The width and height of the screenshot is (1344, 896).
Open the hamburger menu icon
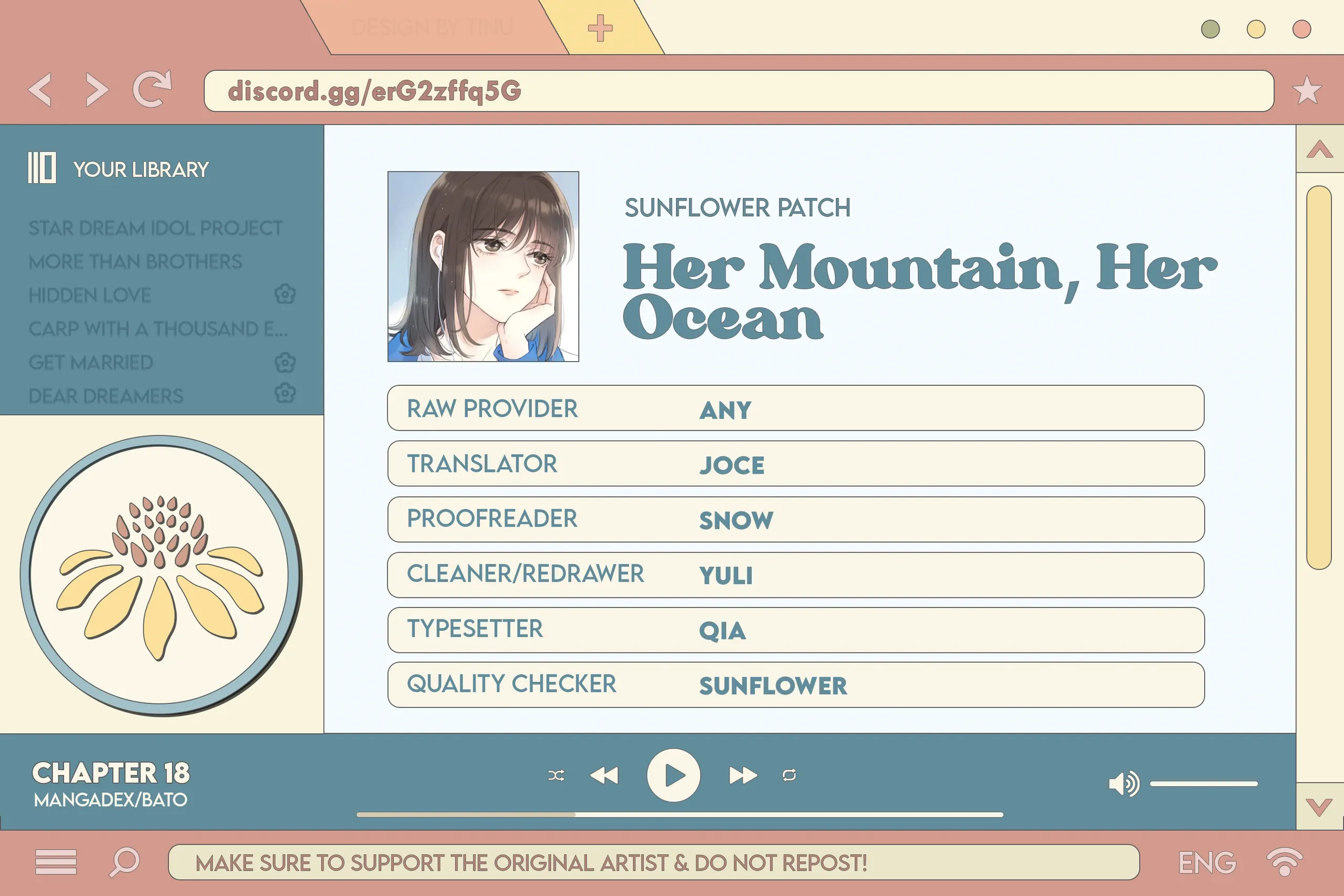tap(56, 862)
